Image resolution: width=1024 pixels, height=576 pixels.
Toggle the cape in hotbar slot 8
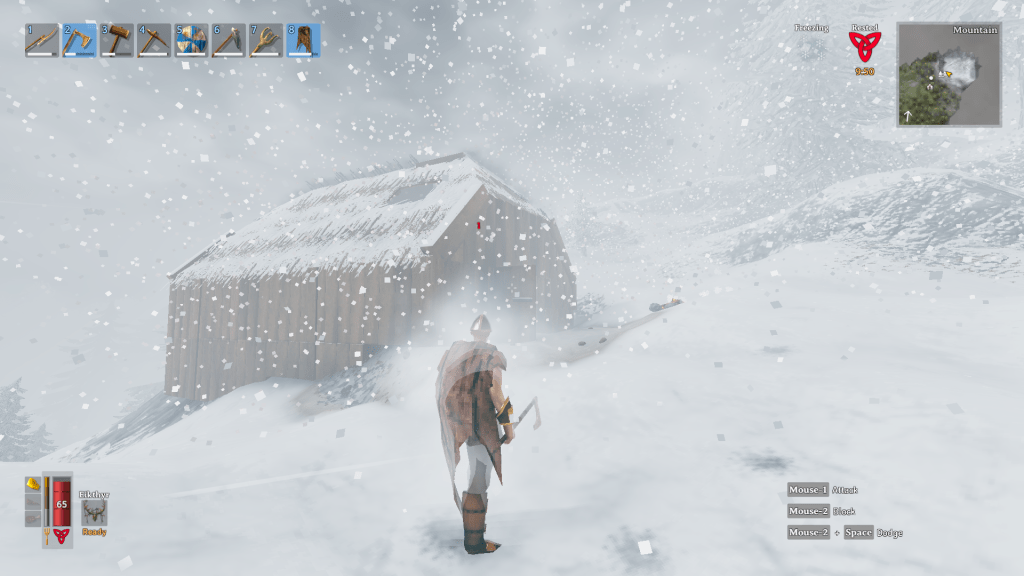tap(303, 40)
